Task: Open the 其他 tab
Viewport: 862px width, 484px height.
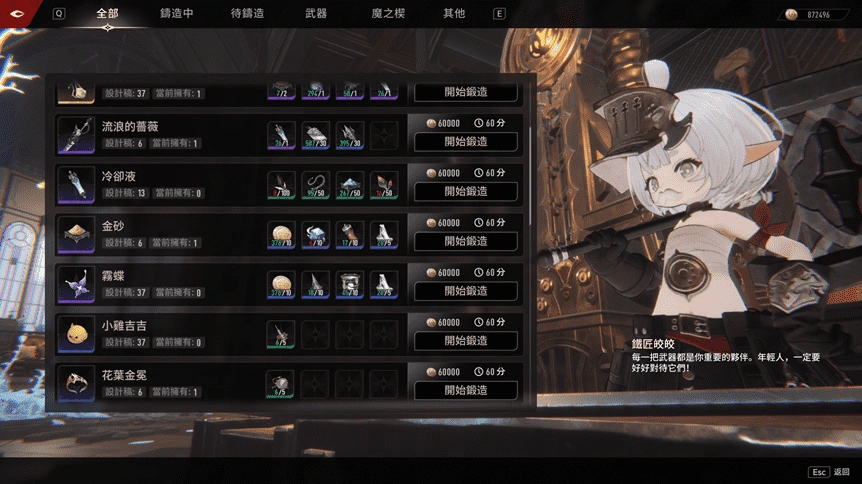Action: [454, 14]
